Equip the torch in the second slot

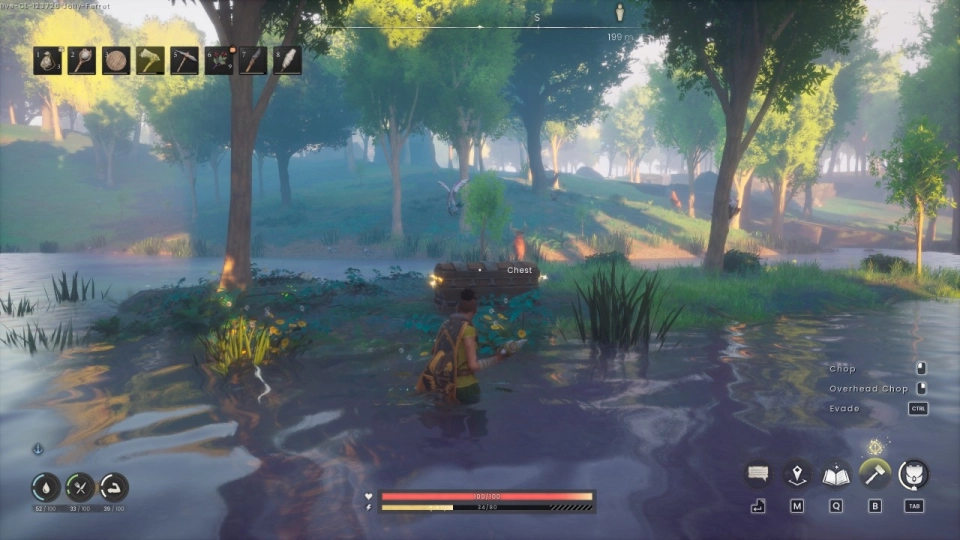click(82, 60)
